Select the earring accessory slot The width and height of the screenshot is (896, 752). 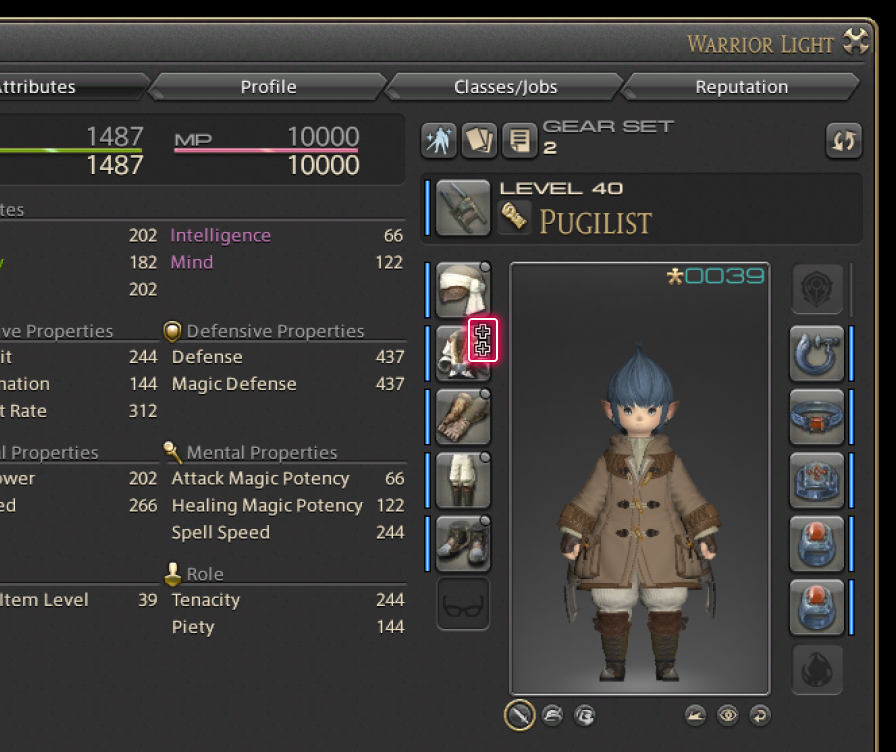pyautogui.click(x=817, y=353)
